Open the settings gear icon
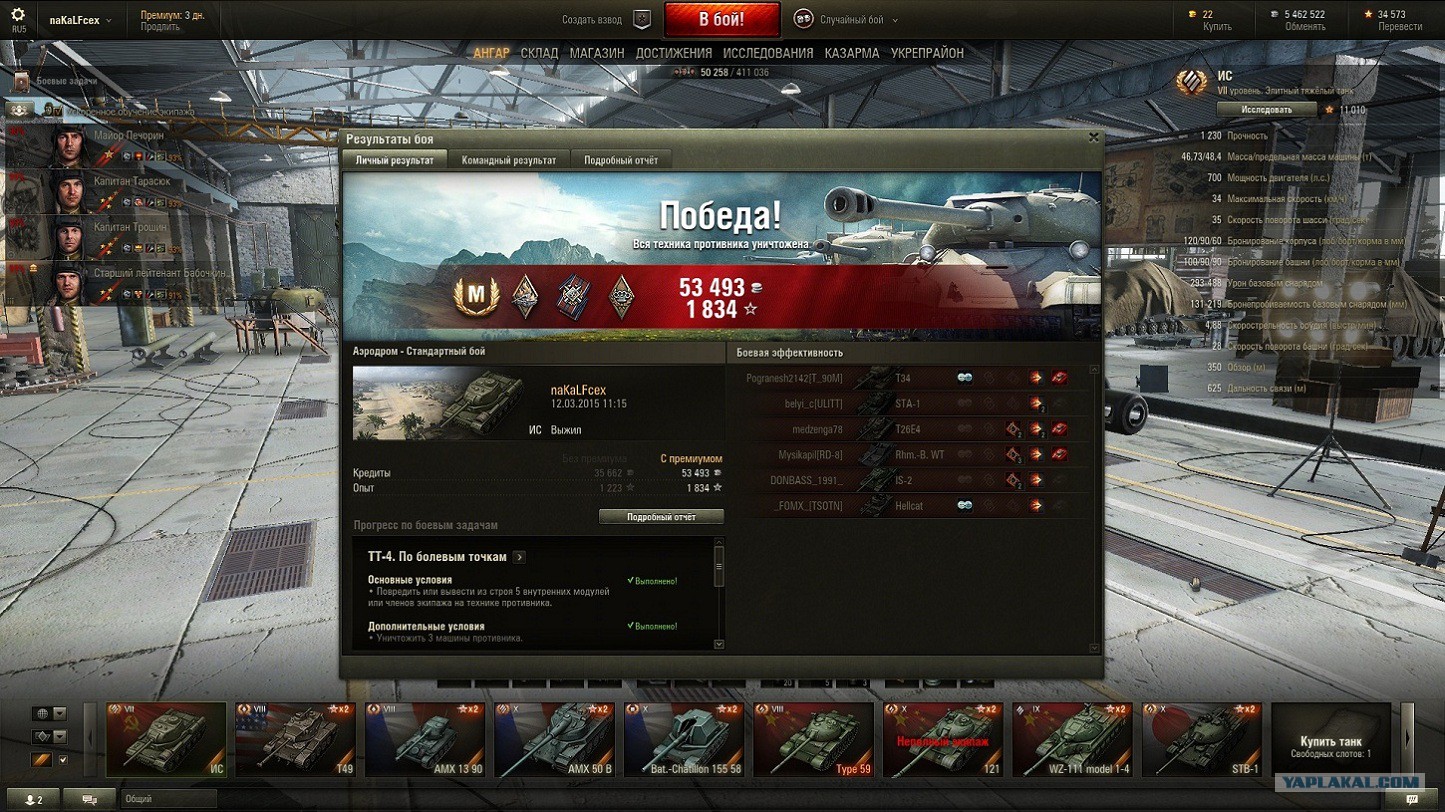The image size is (1445, 812). pyautogui.click(x=18, y=15)
